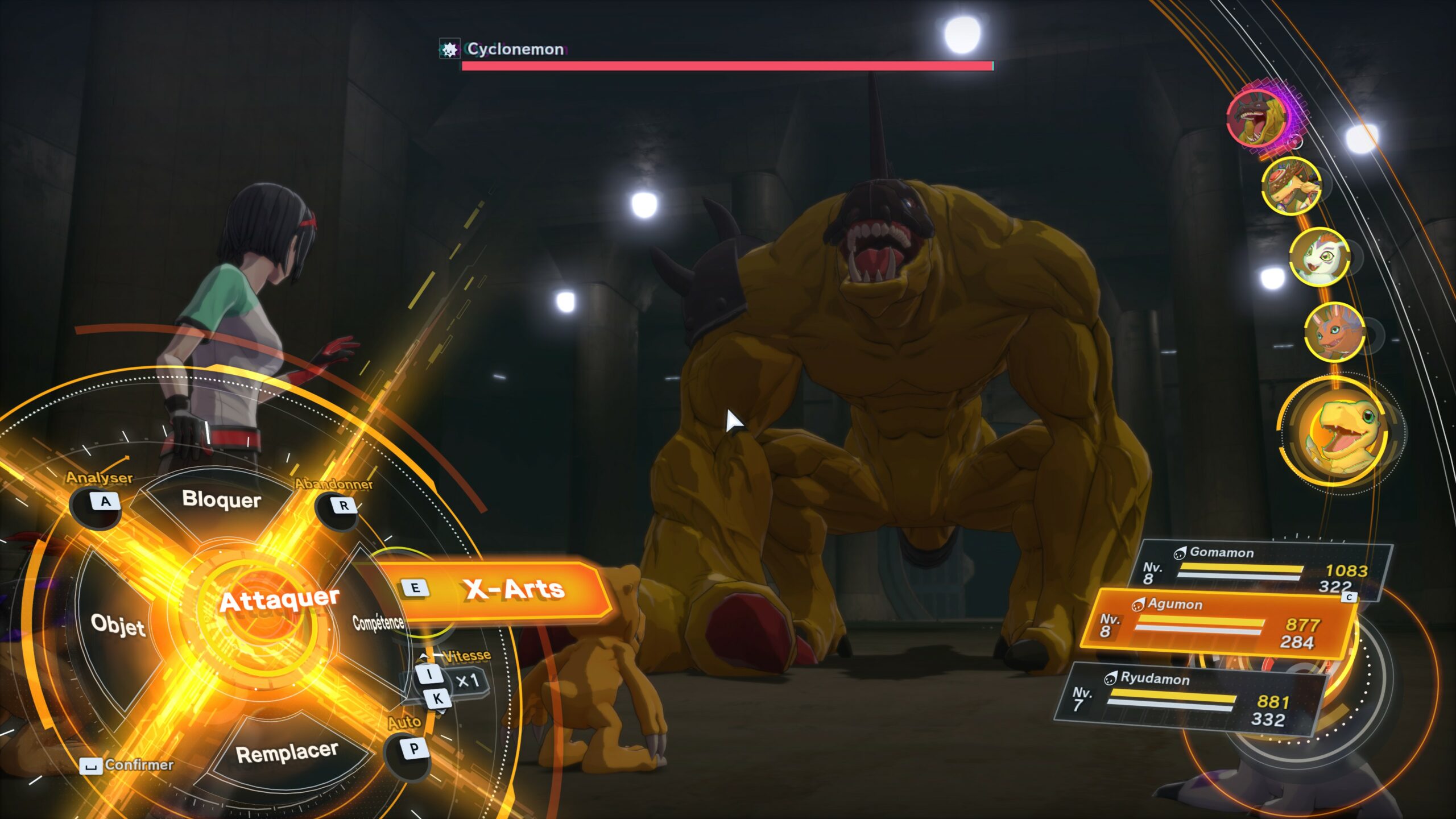Target Cyclonemon via its name label
Screen dimensions: 1456x819
[x=515, y=49]
